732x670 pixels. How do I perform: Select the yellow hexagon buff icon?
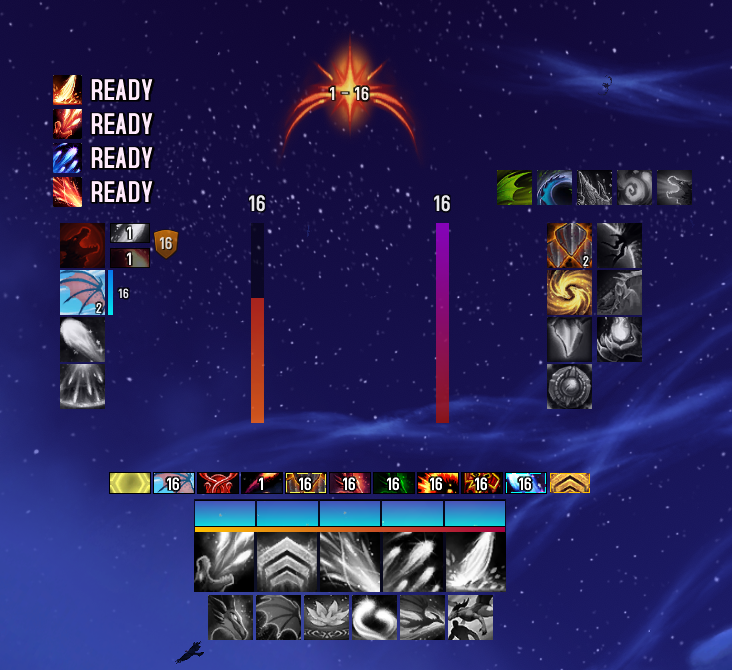point(130,483)
